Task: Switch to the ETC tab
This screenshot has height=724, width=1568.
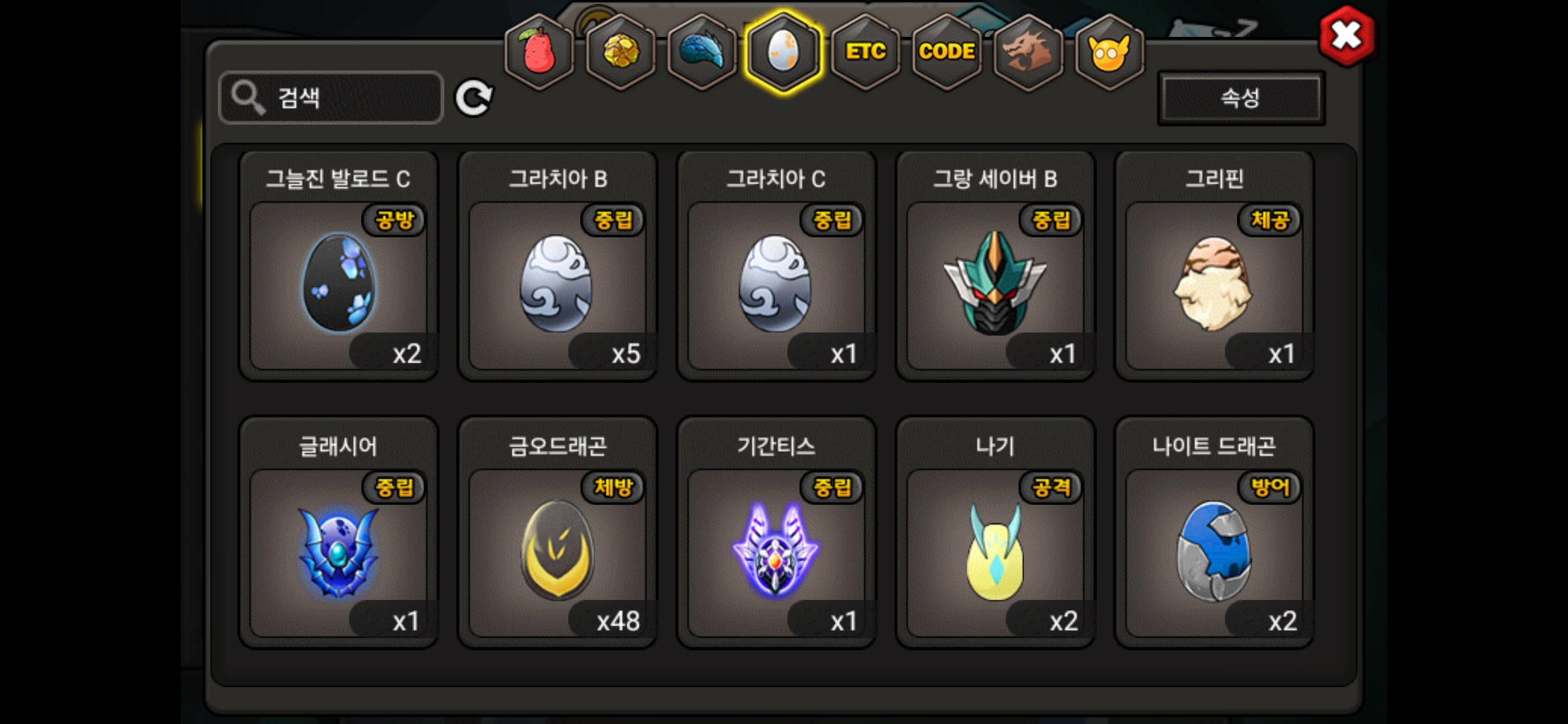Action: [x=865, y=52]
